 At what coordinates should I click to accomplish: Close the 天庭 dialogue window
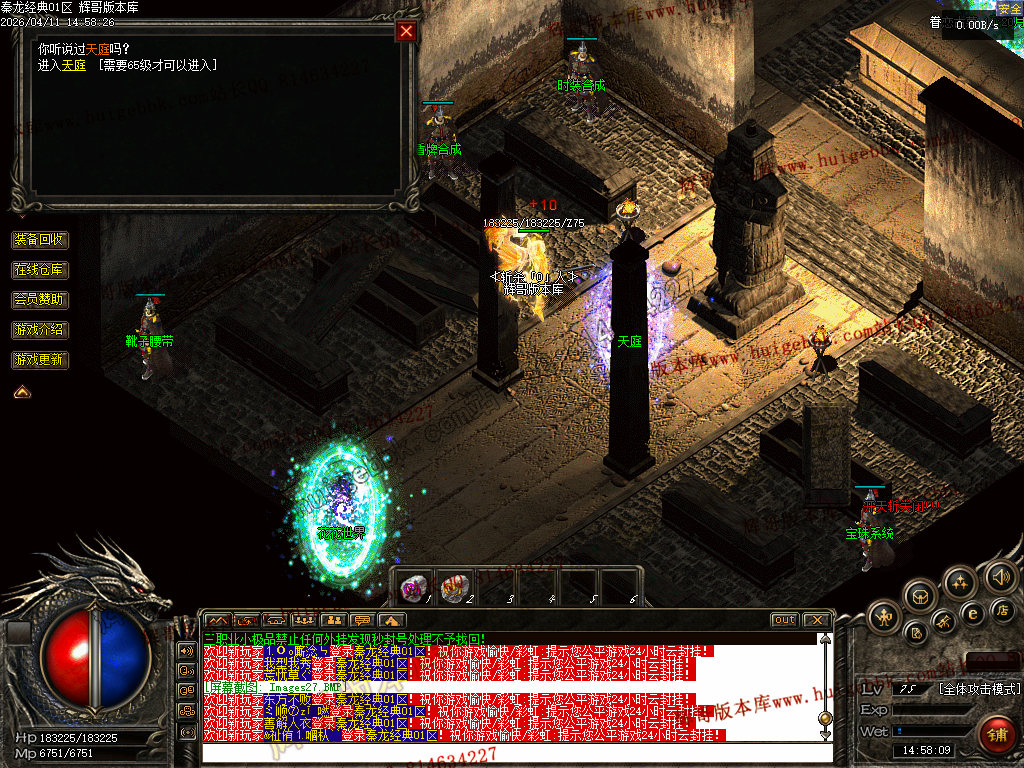(x=406, y=31)
